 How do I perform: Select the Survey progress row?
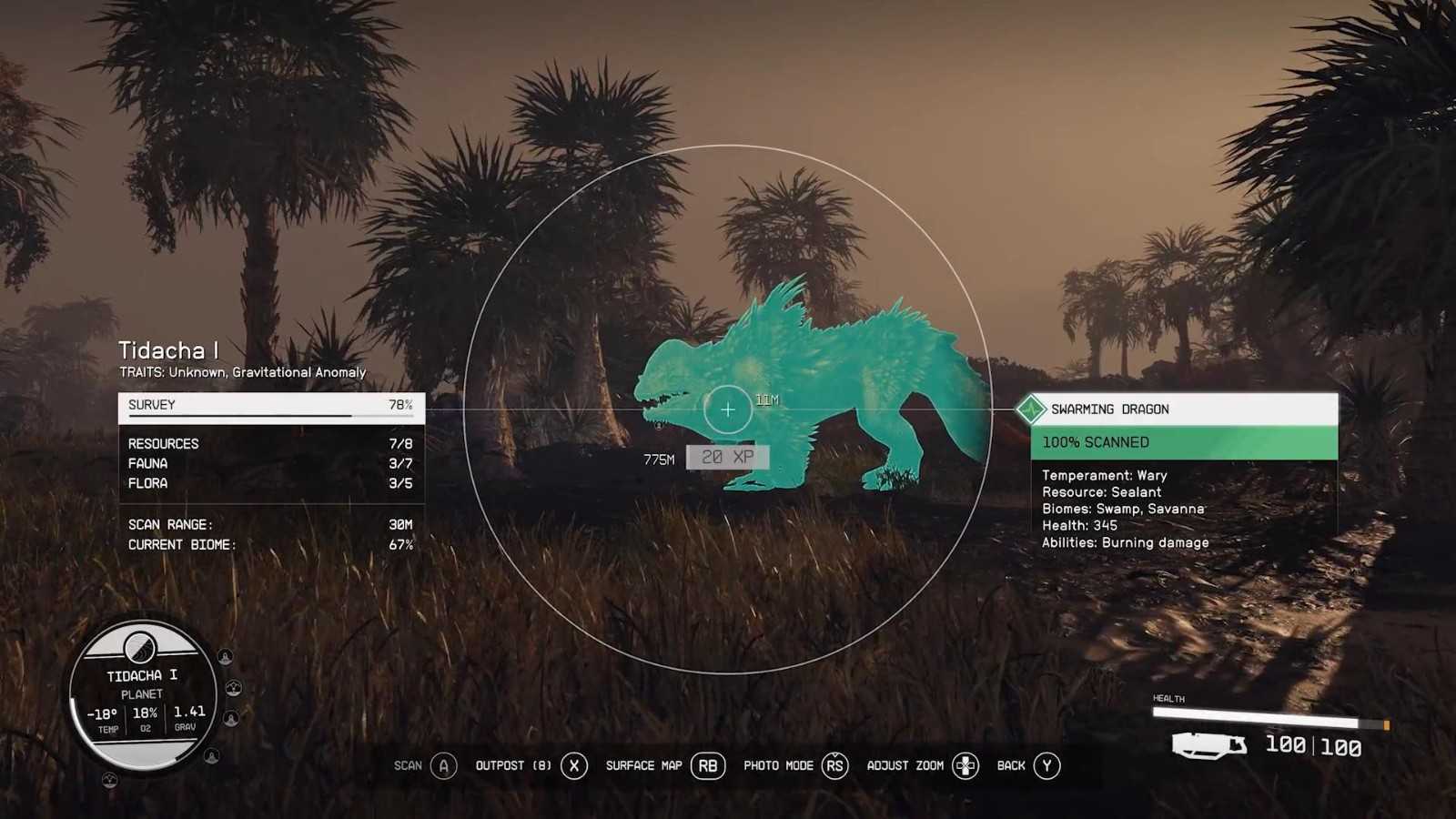[x=270, y=406]
